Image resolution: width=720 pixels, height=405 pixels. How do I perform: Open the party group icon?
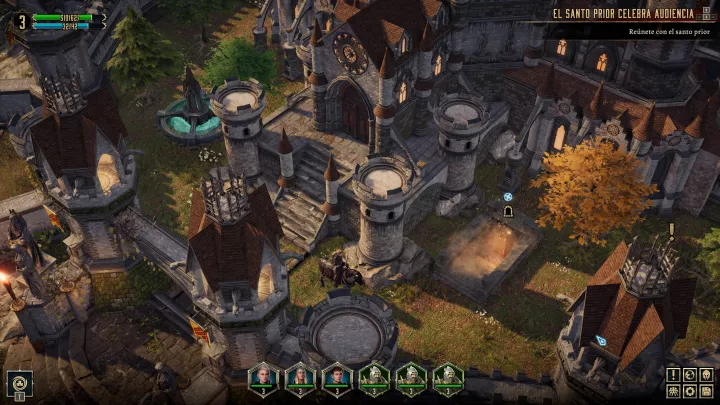(x=674, y=390)
